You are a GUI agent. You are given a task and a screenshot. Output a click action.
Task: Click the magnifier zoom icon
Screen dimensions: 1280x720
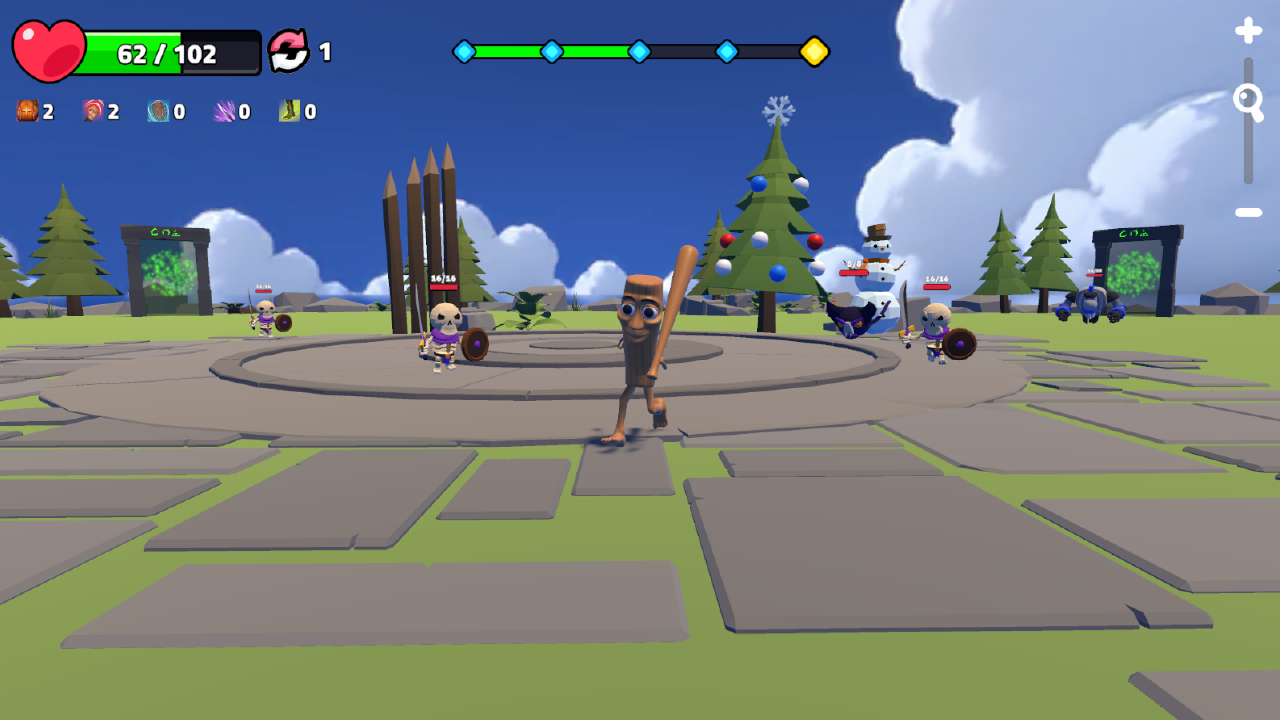pos(1248,100)
